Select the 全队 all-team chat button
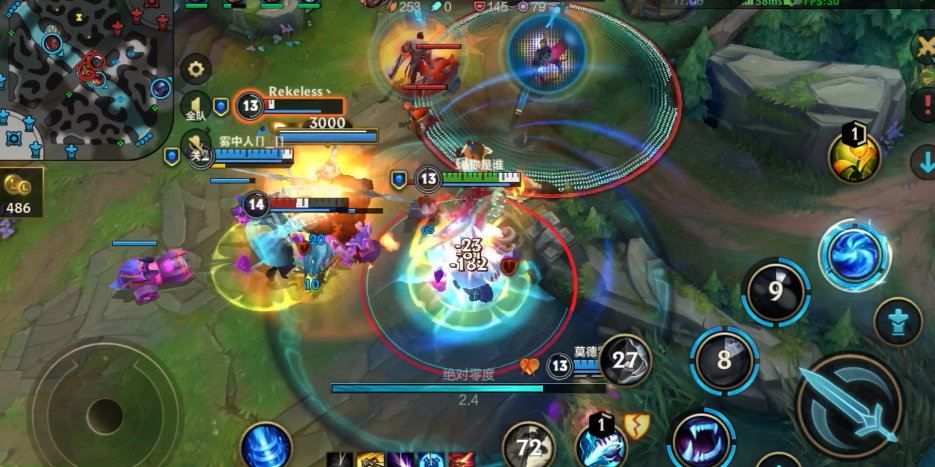The height and width of the screenshot is (467, 935). (195, 107)
